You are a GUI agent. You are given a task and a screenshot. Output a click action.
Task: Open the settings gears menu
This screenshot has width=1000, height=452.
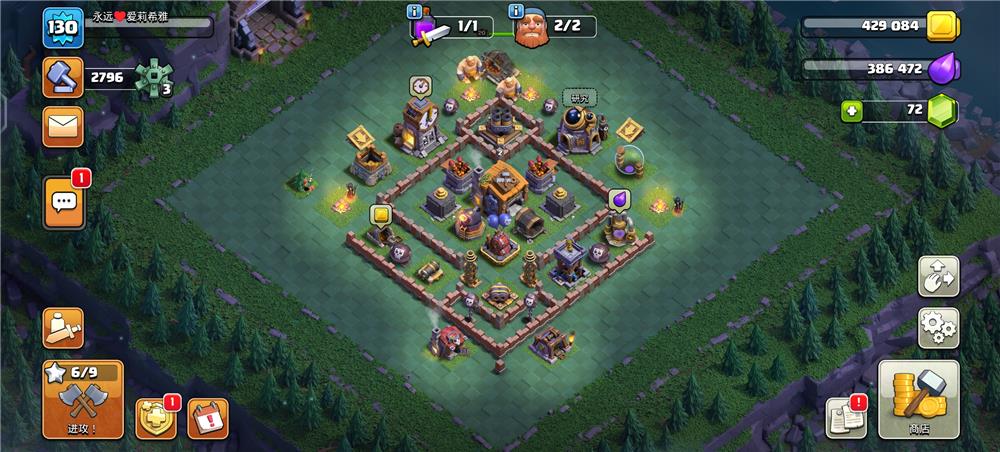click(938, 327)
